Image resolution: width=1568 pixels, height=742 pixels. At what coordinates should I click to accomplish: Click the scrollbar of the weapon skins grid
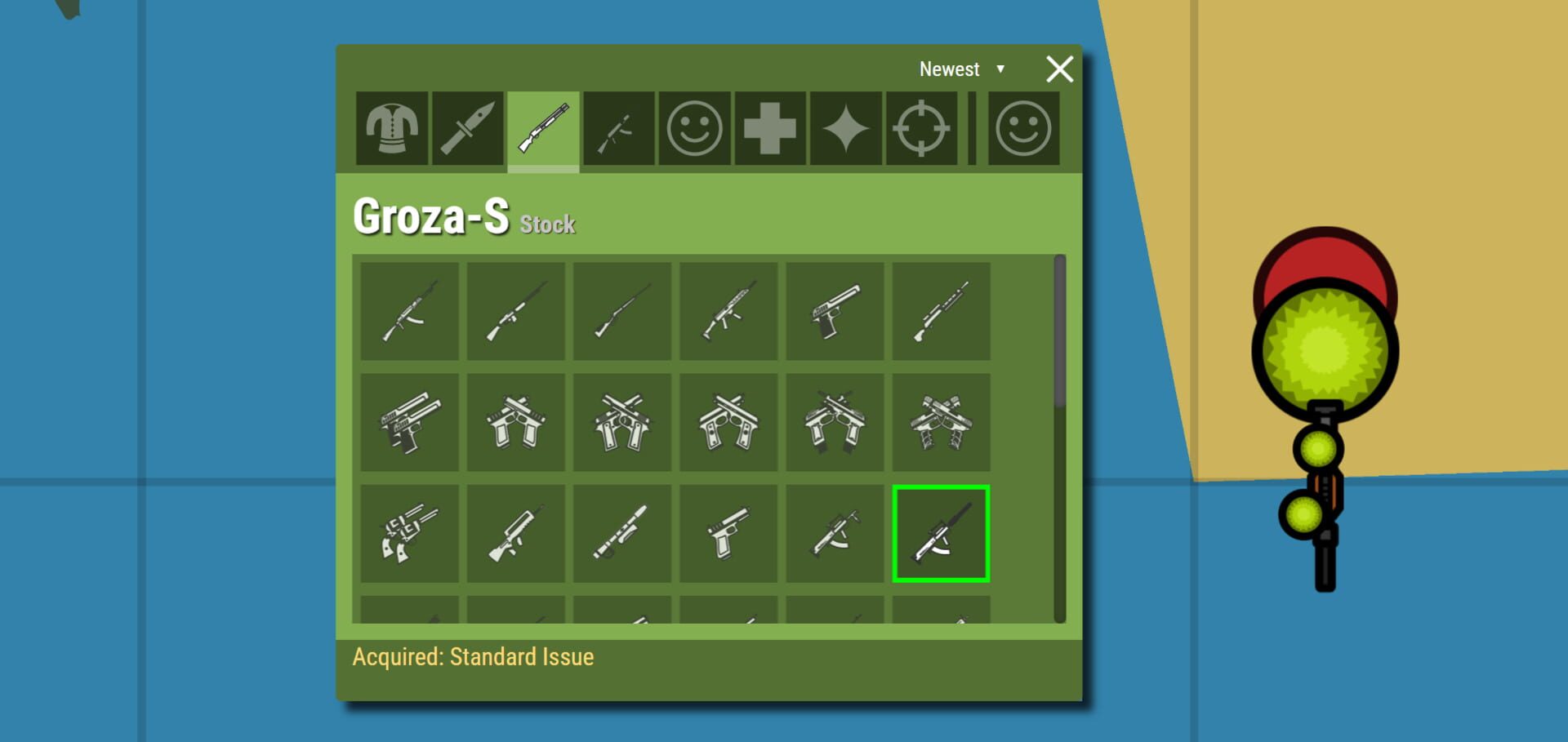(x=1060, y=343)
